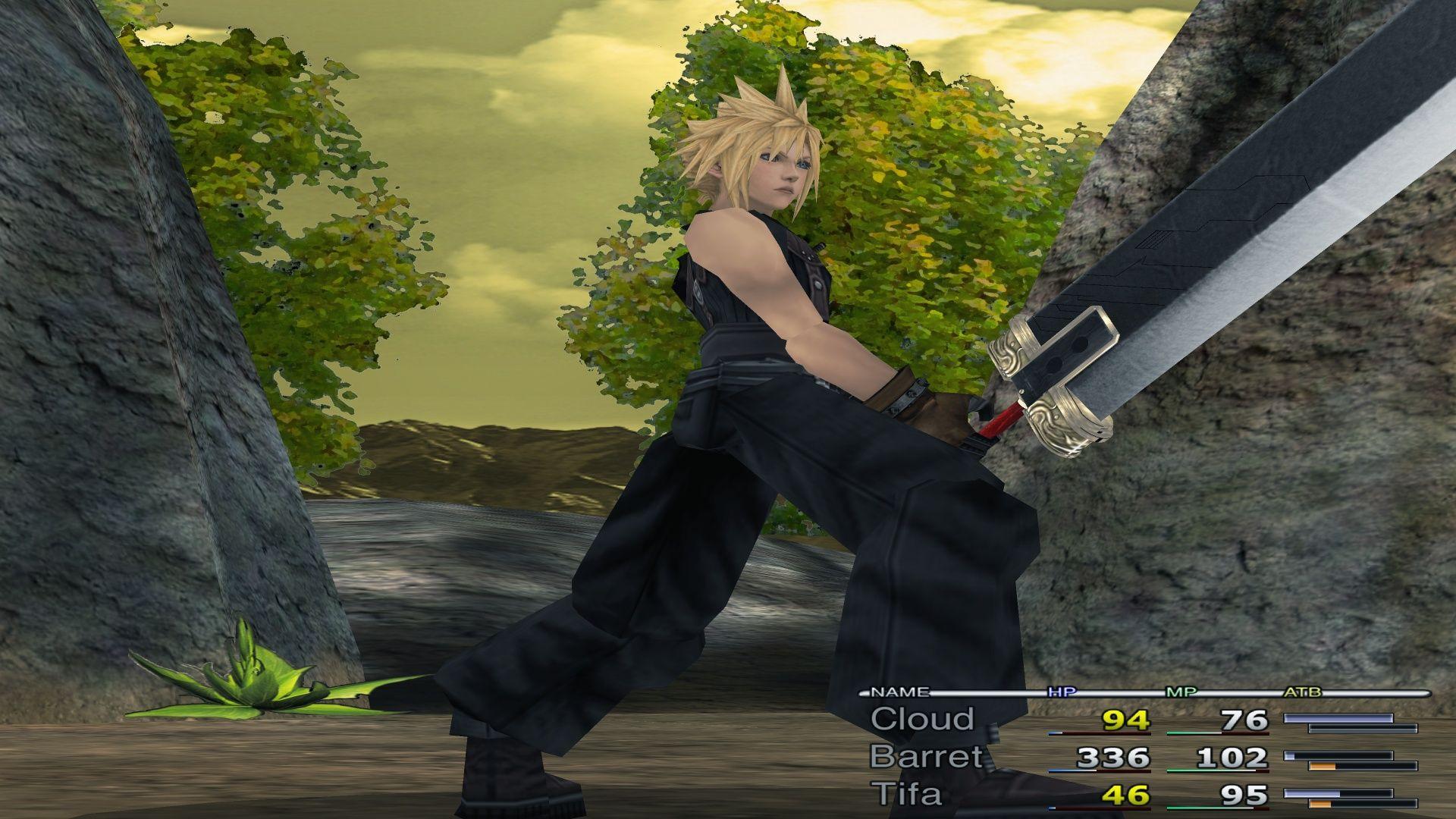Open Barret's status row
Image resolution: width=1456 pixels, height=819 pixels.
coord(925,756)
